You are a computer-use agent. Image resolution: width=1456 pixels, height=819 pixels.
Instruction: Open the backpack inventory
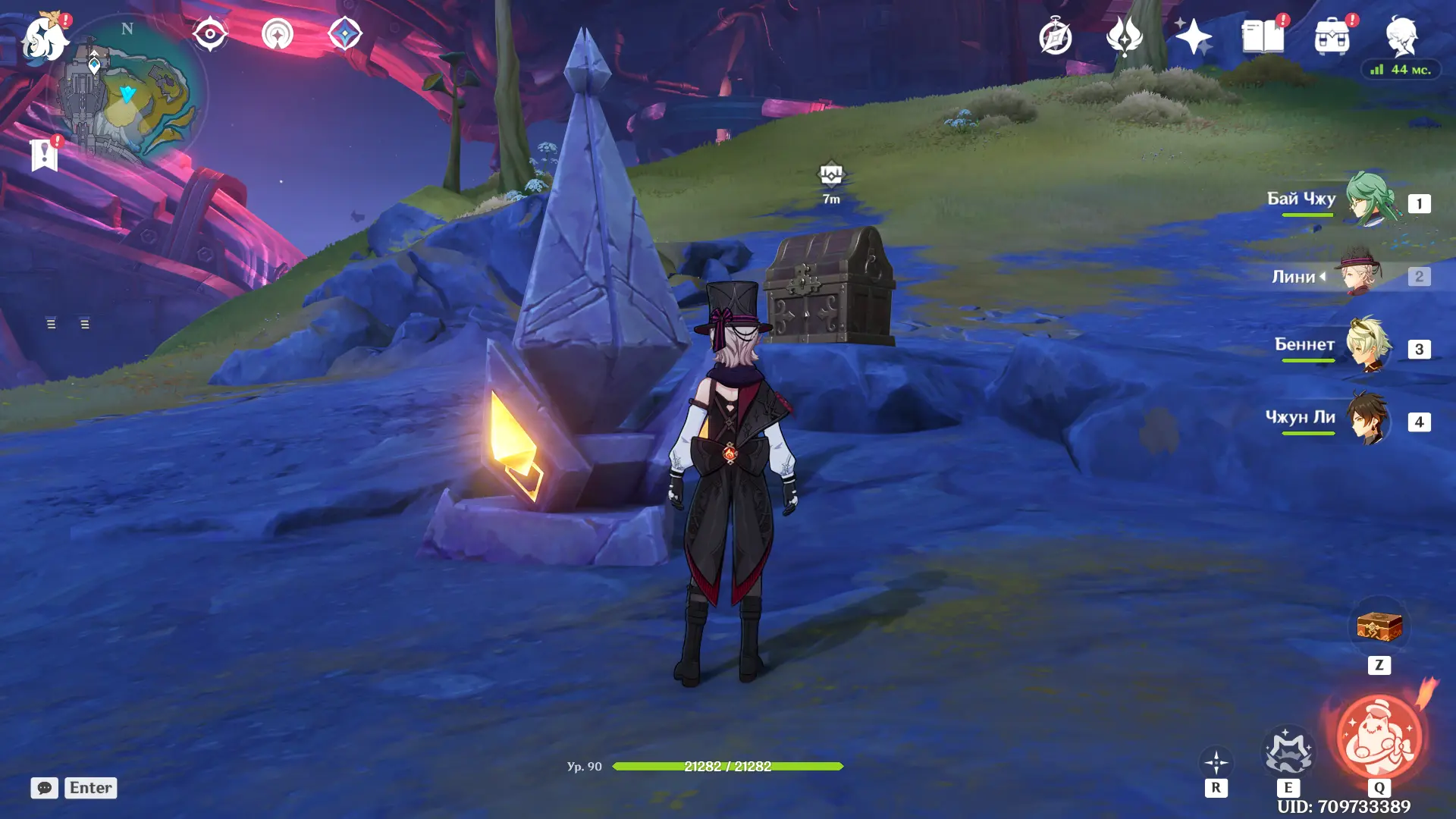click(x=1332, y=37)
